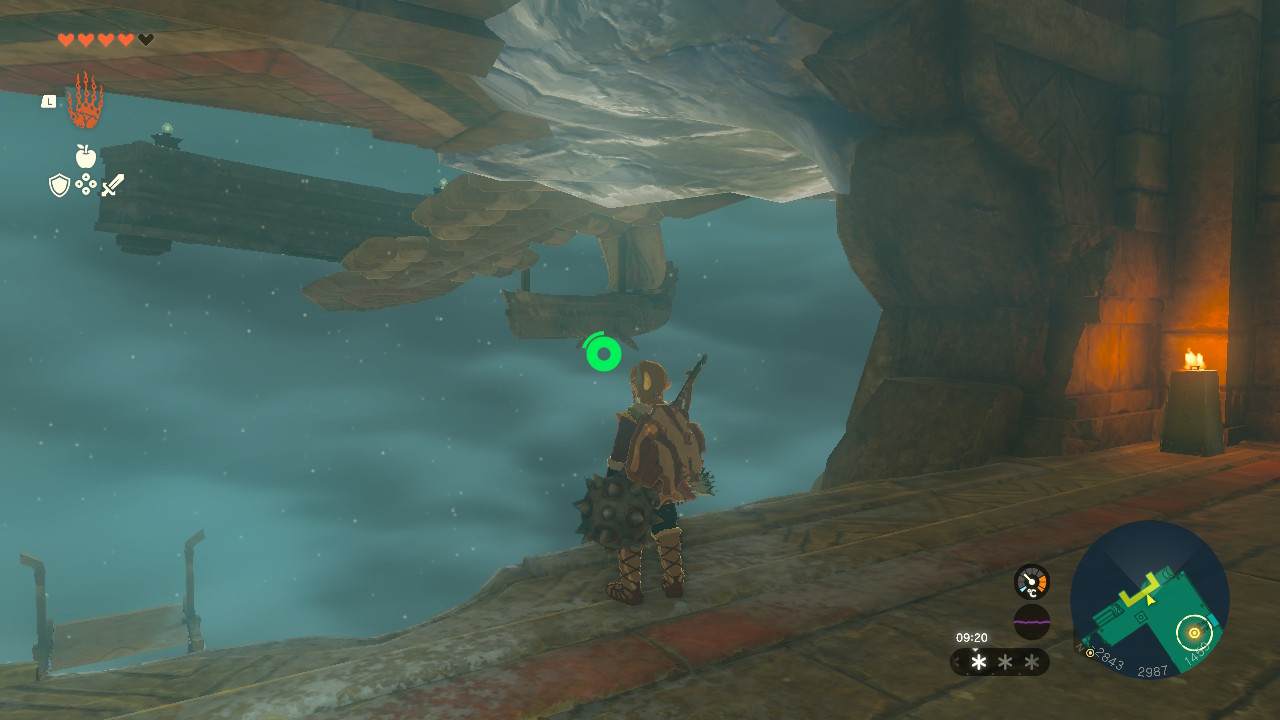
Task: Click the North marker on the minimap
Action: (x=1079, y=648)
